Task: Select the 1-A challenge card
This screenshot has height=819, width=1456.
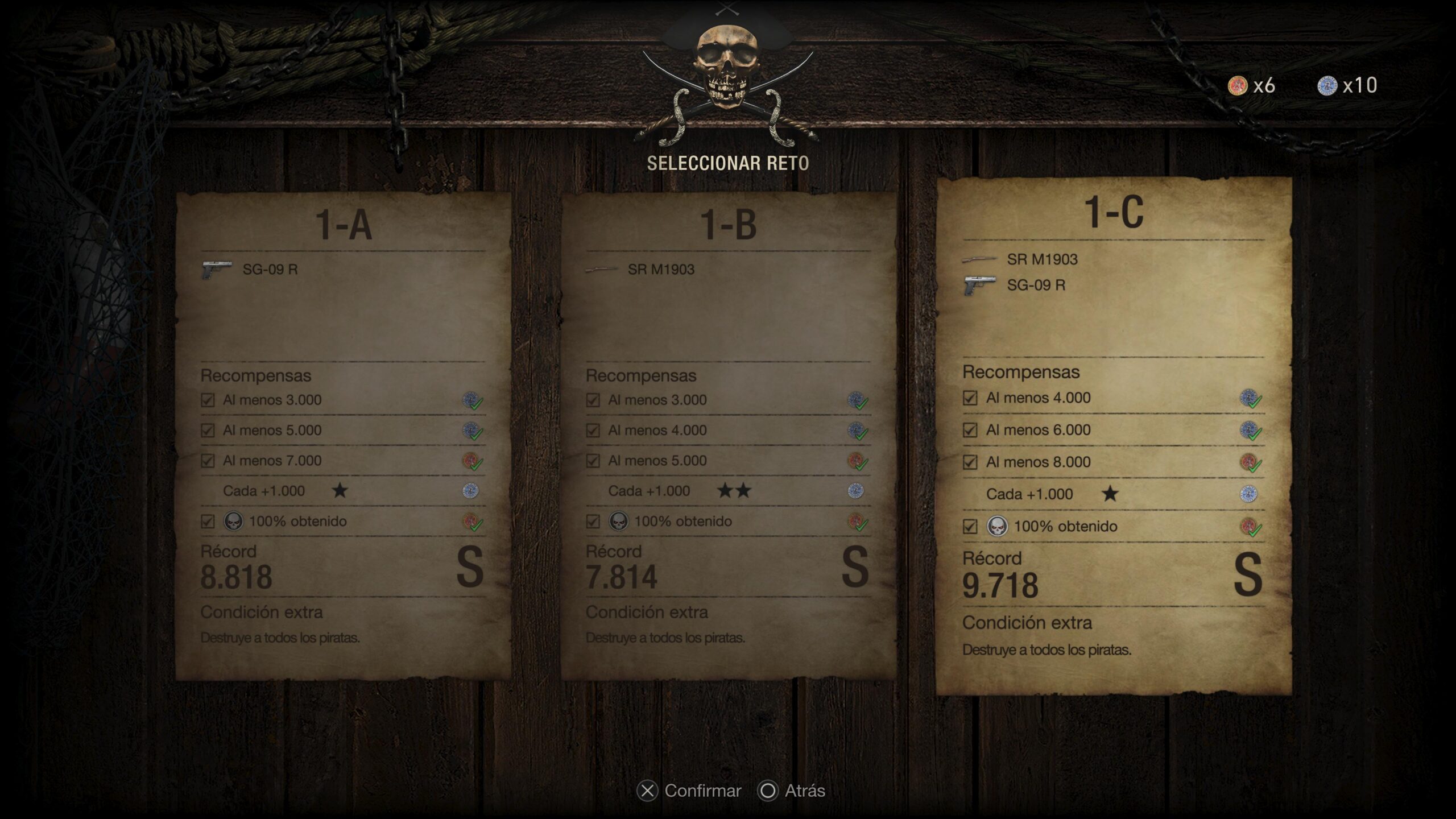Action: [343, 435]
